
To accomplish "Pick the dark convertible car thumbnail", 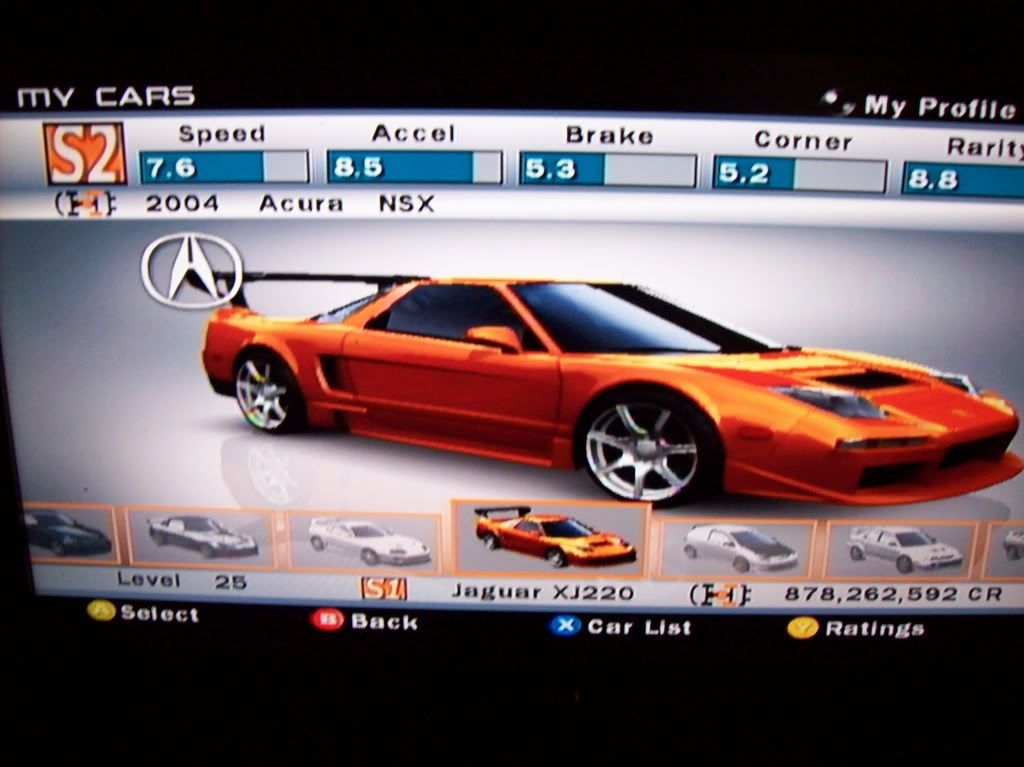I will 202,537.
